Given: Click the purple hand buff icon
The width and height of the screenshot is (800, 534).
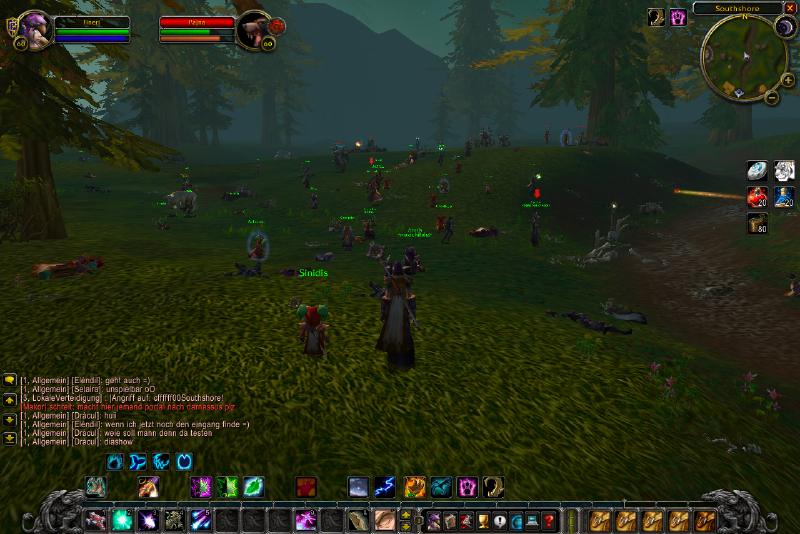Looking at the screenshot, I should point(679,17).
